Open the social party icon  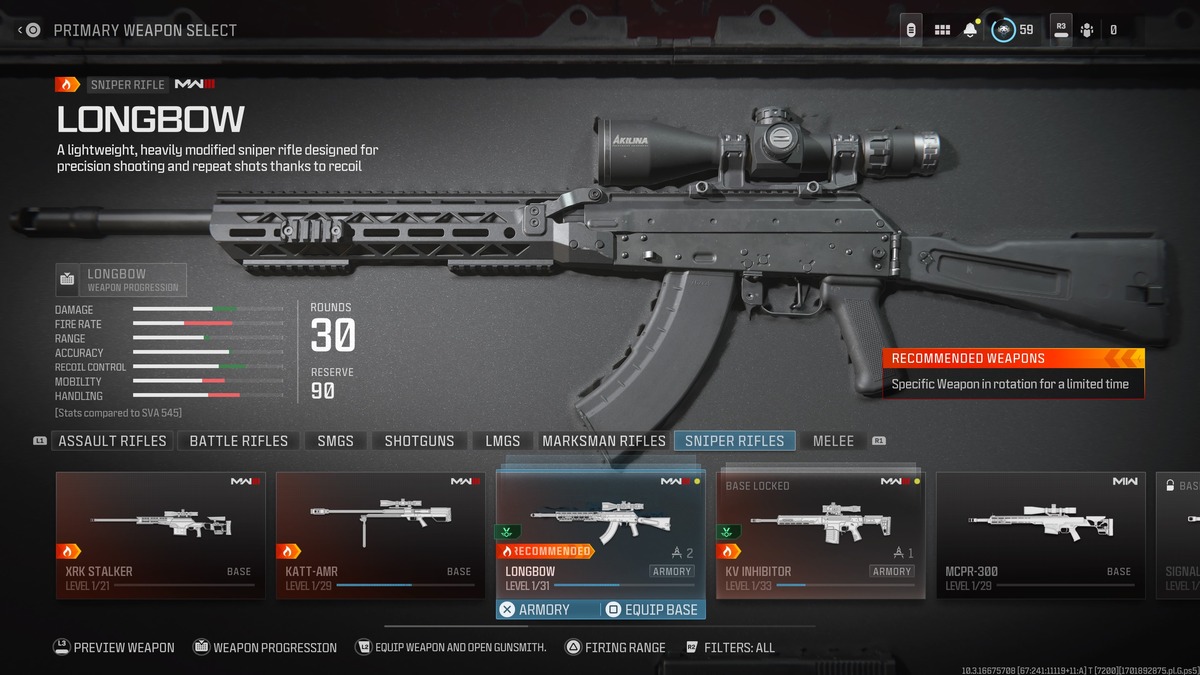click(x=1088, y=30)
